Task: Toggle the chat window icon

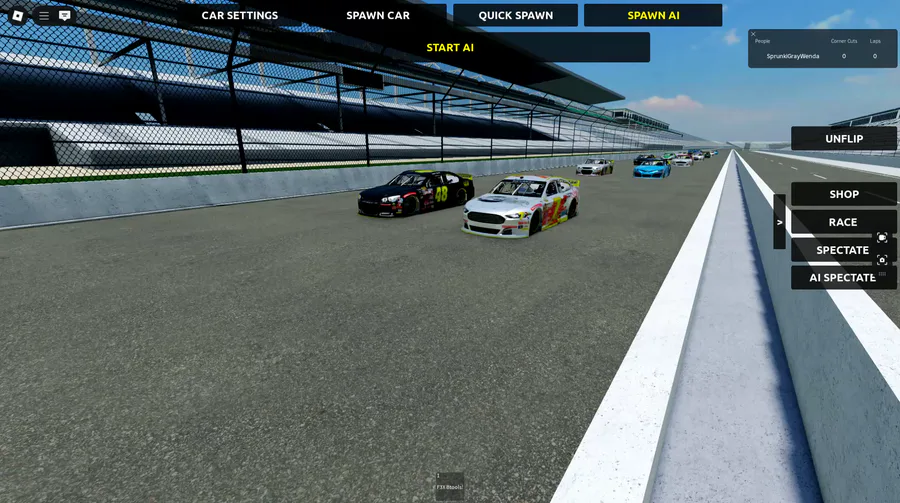Action: (65, 15)
